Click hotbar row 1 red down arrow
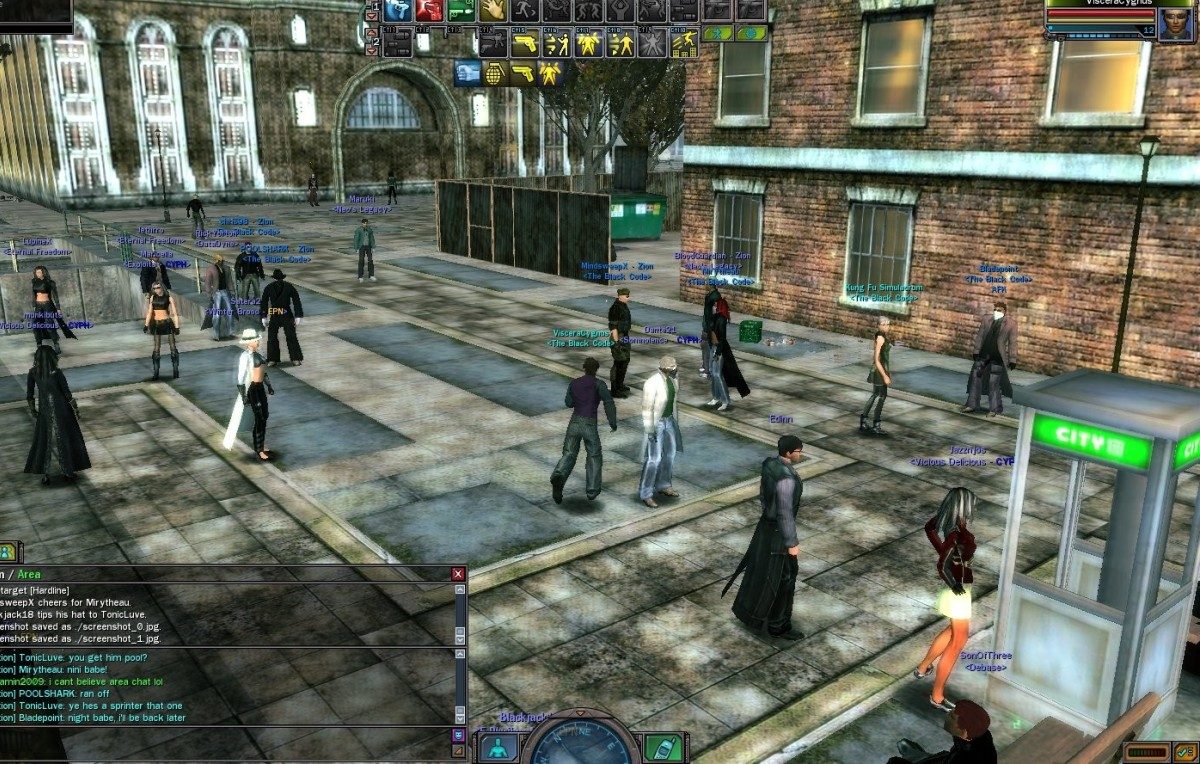 (x=373, y=14)
